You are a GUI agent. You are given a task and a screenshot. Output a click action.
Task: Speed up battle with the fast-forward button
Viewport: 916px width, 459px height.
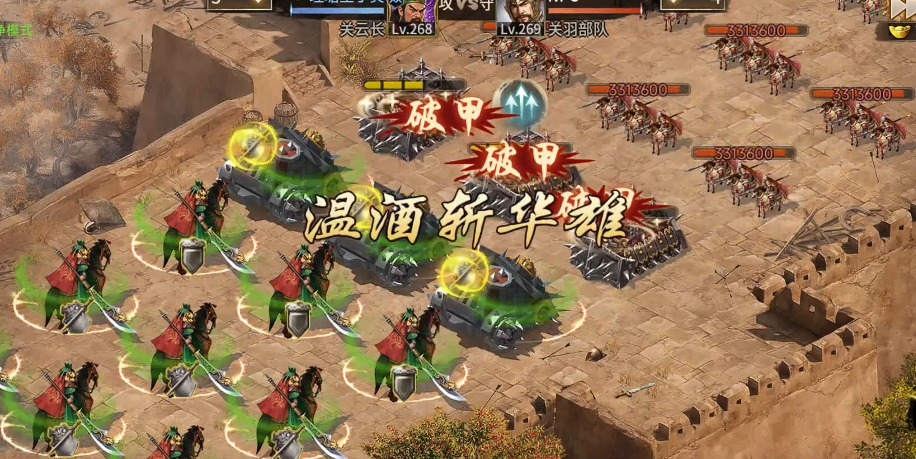click(x=900, y=8)
